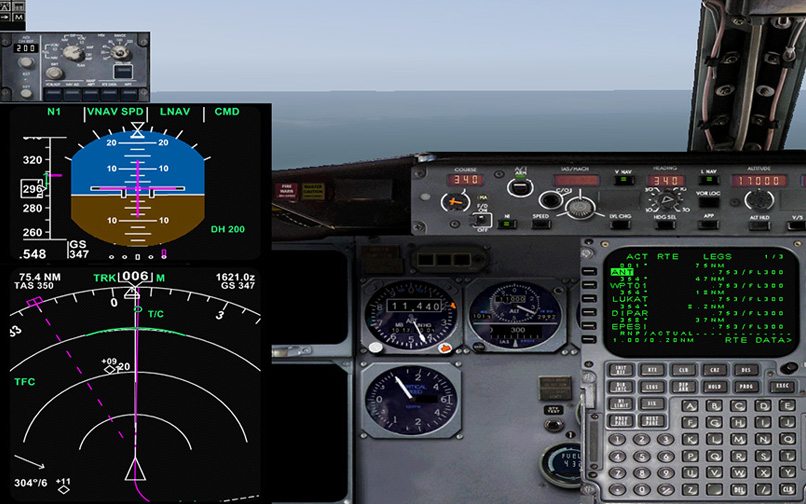Click the SPEED autothrottle button
806x504 pixels.
click(x=540, y=223)
